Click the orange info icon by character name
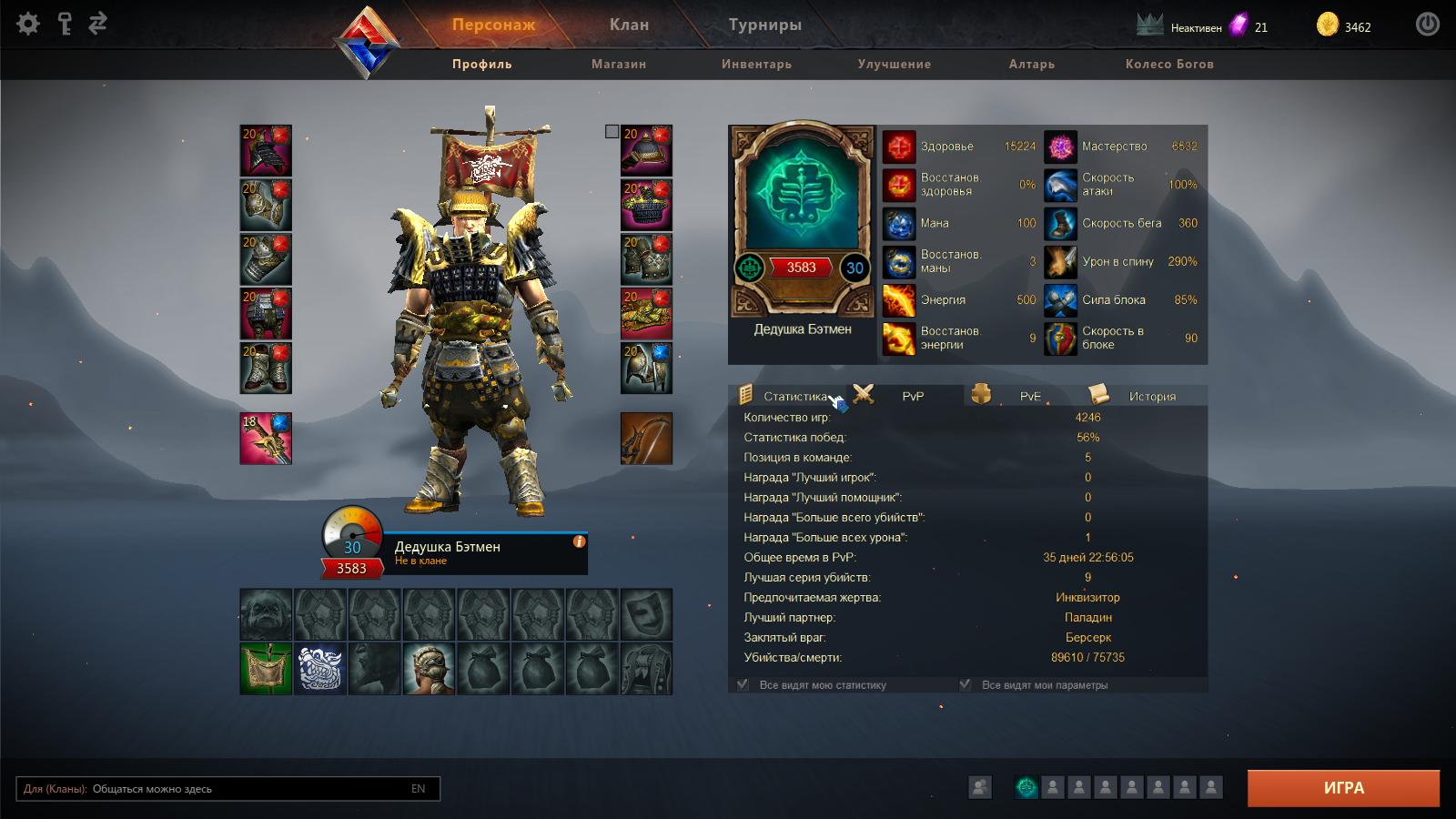The width and height of the screenshot is (1456, 819). [x=579, y=541]
